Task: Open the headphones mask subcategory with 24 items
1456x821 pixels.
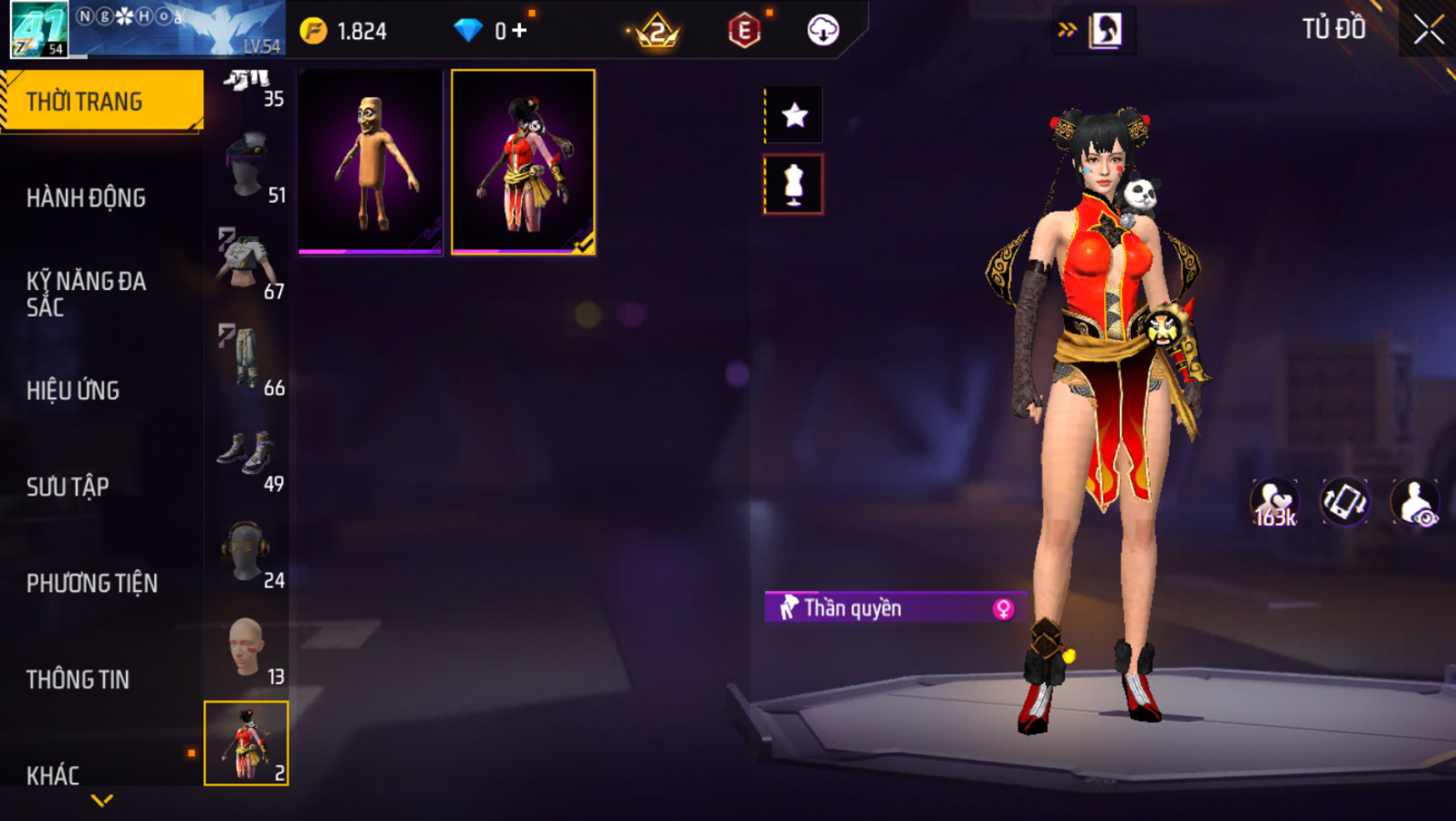Action: 248,554
